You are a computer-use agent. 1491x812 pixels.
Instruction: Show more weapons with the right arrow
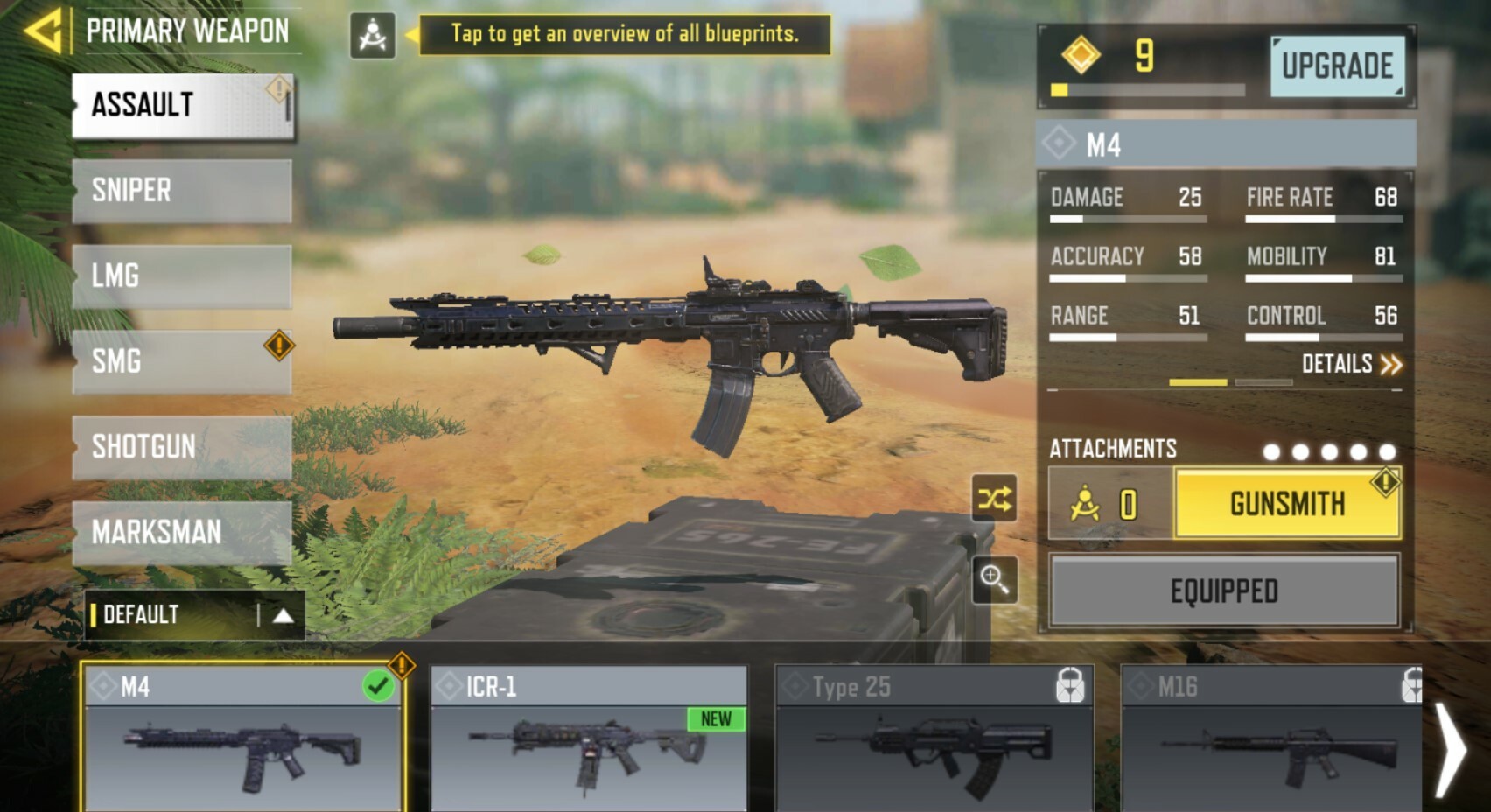[1451, 749]
